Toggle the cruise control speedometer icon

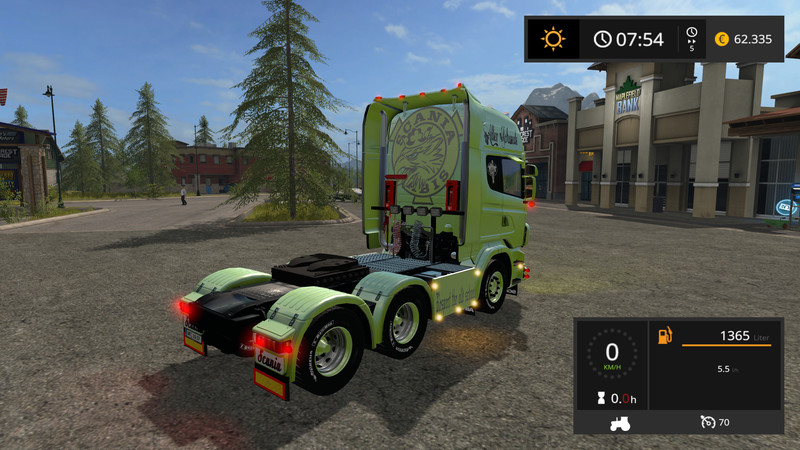(x=707, y=422)
